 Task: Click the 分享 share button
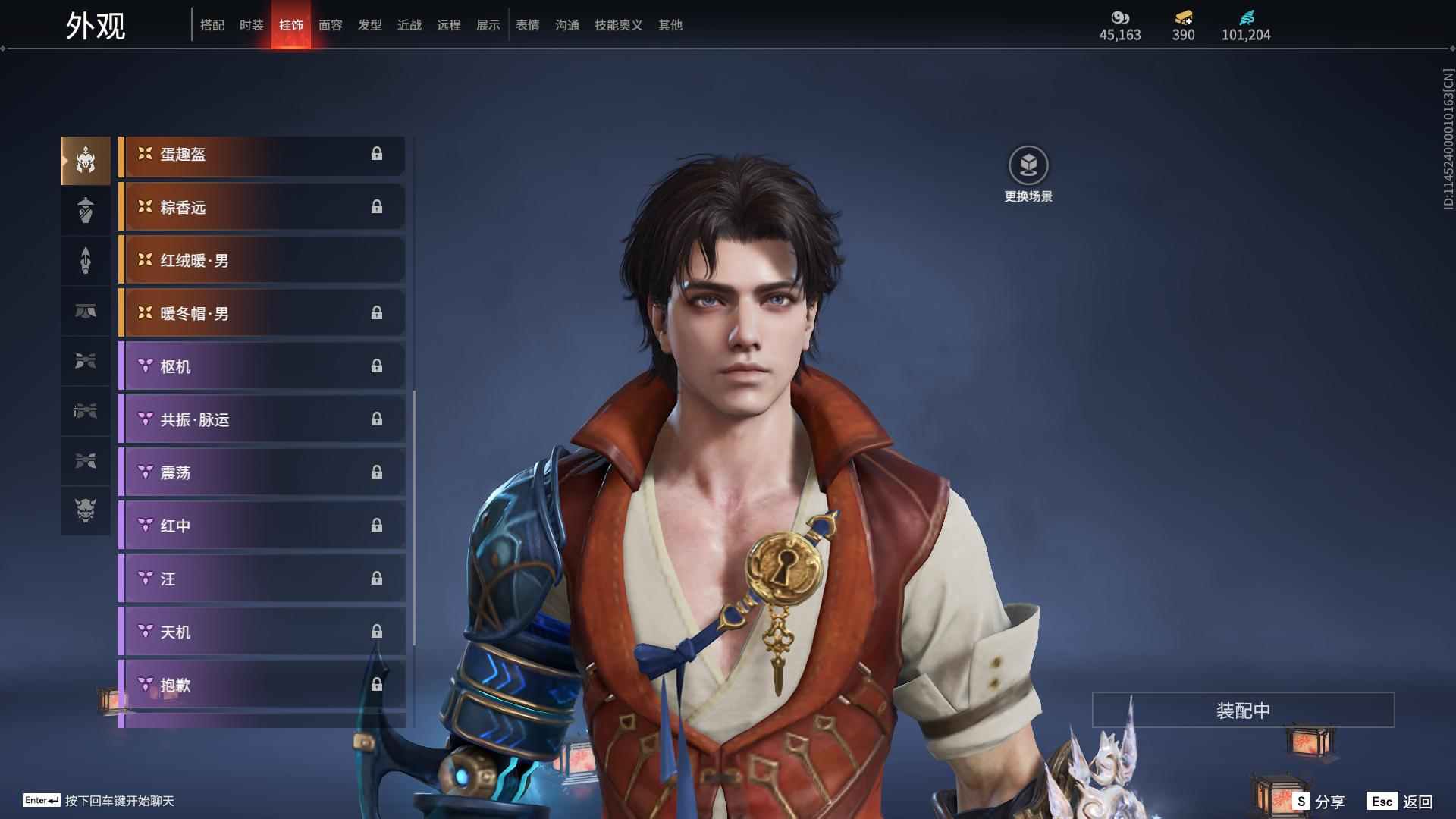click(x=1319, y=802)
